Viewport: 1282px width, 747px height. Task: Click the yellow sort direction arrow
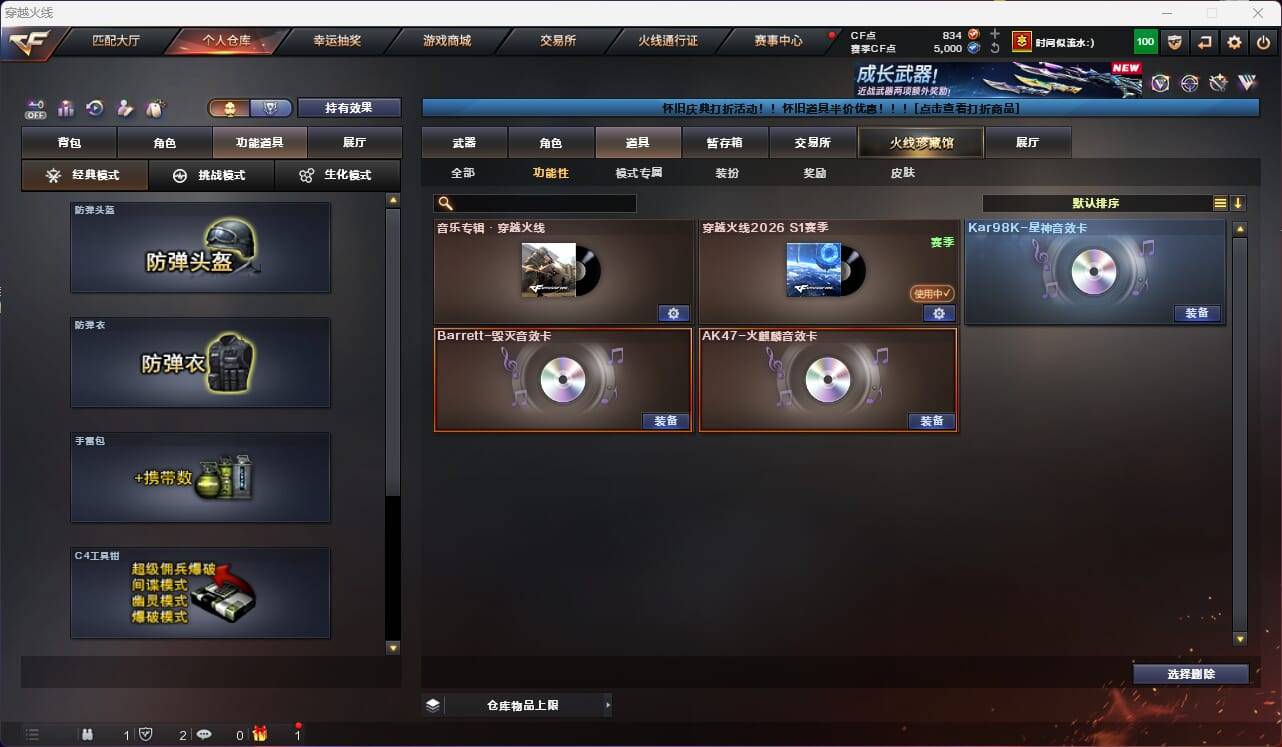[1238, 202]
